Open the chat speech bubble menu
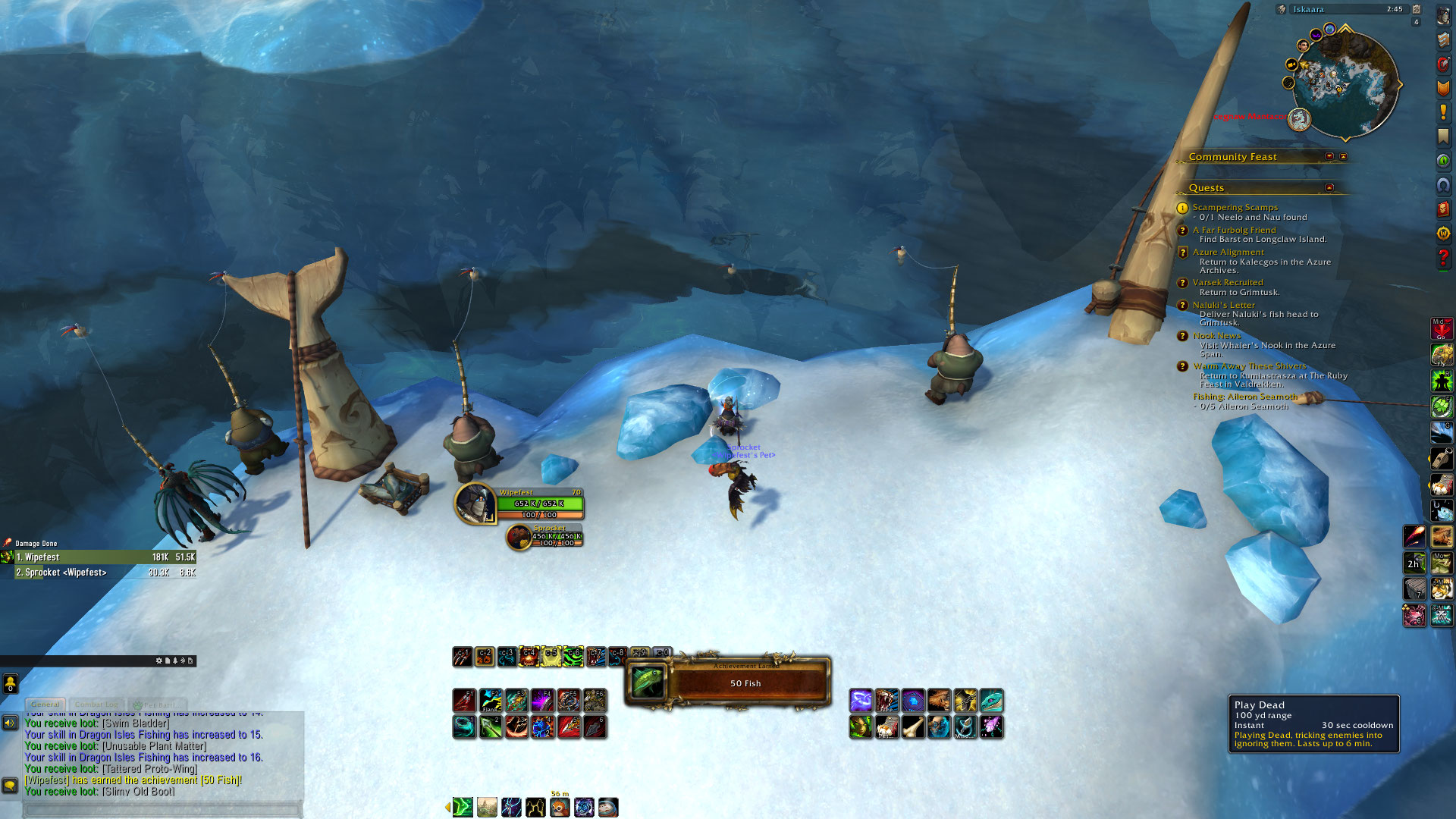 pyautogui.click(x=10, y=786)
